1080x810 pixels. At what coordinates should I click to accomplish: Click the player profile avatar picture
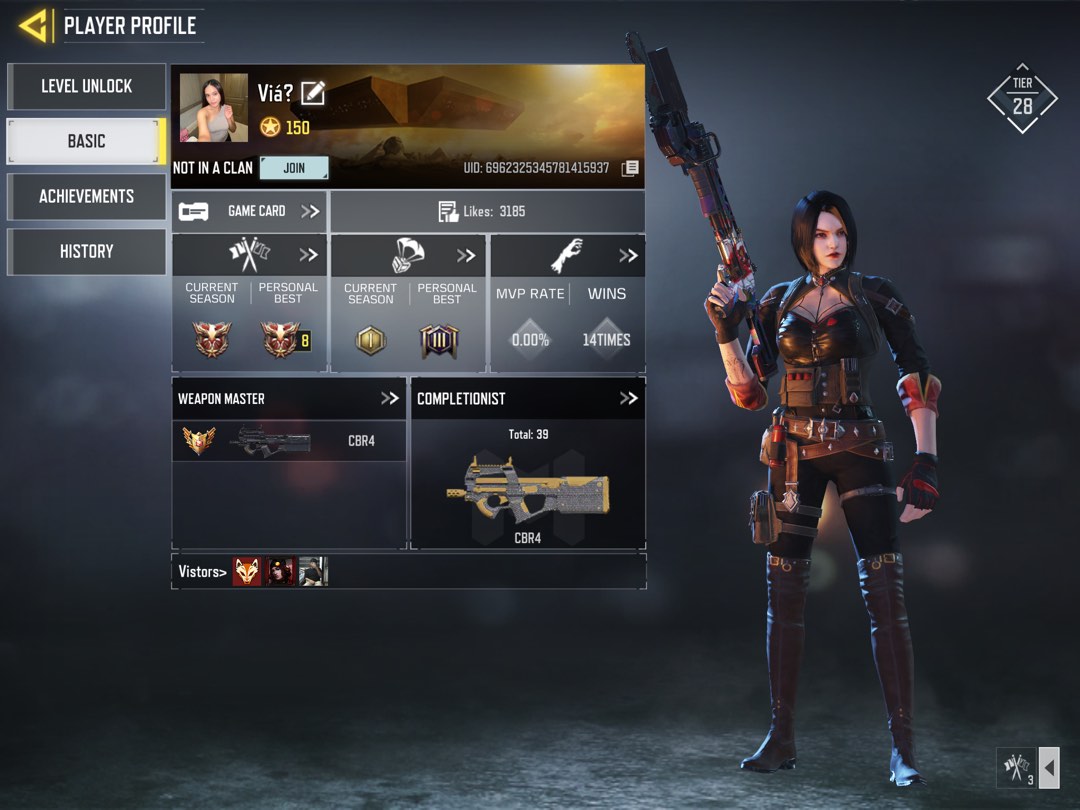pos(214,107)
